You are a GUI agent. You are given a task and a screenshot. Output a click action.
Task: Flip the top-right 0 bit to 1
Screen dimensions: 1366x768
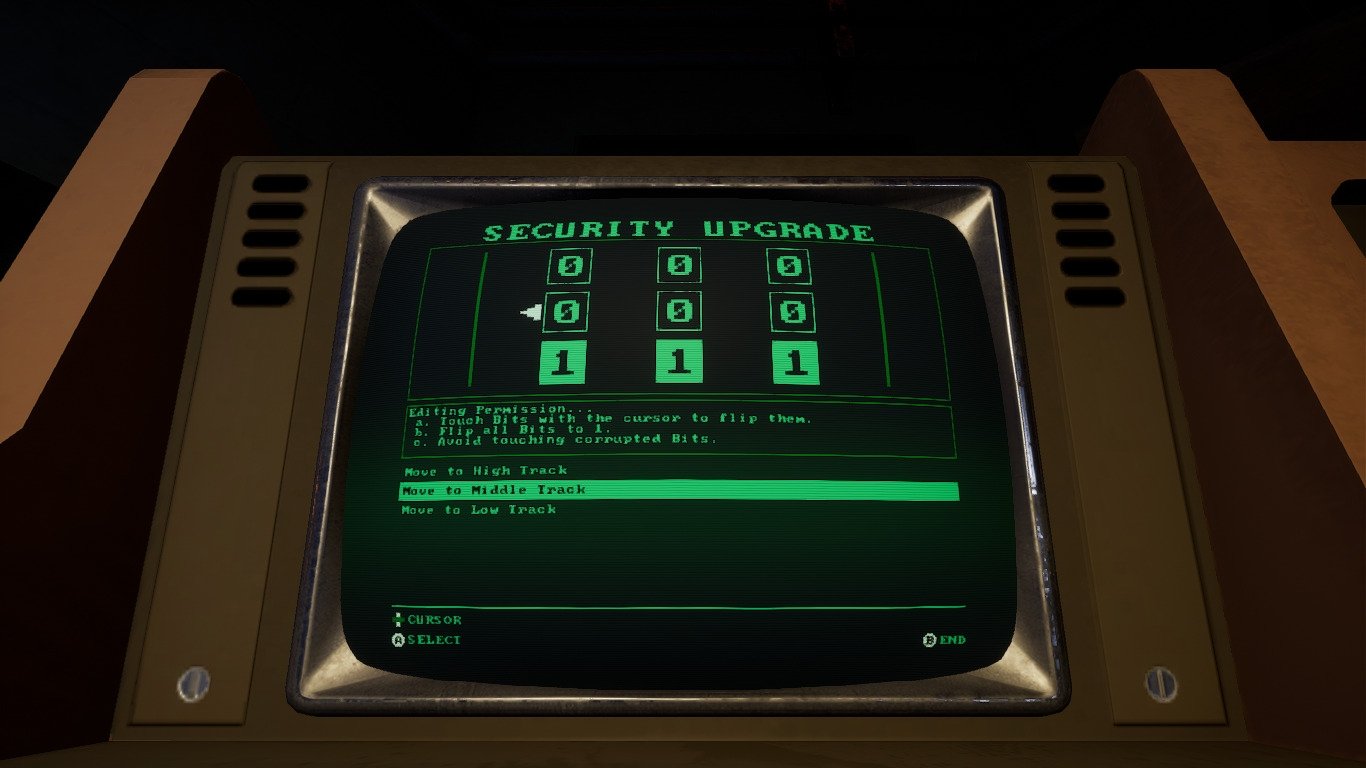[x=788, y=267]
